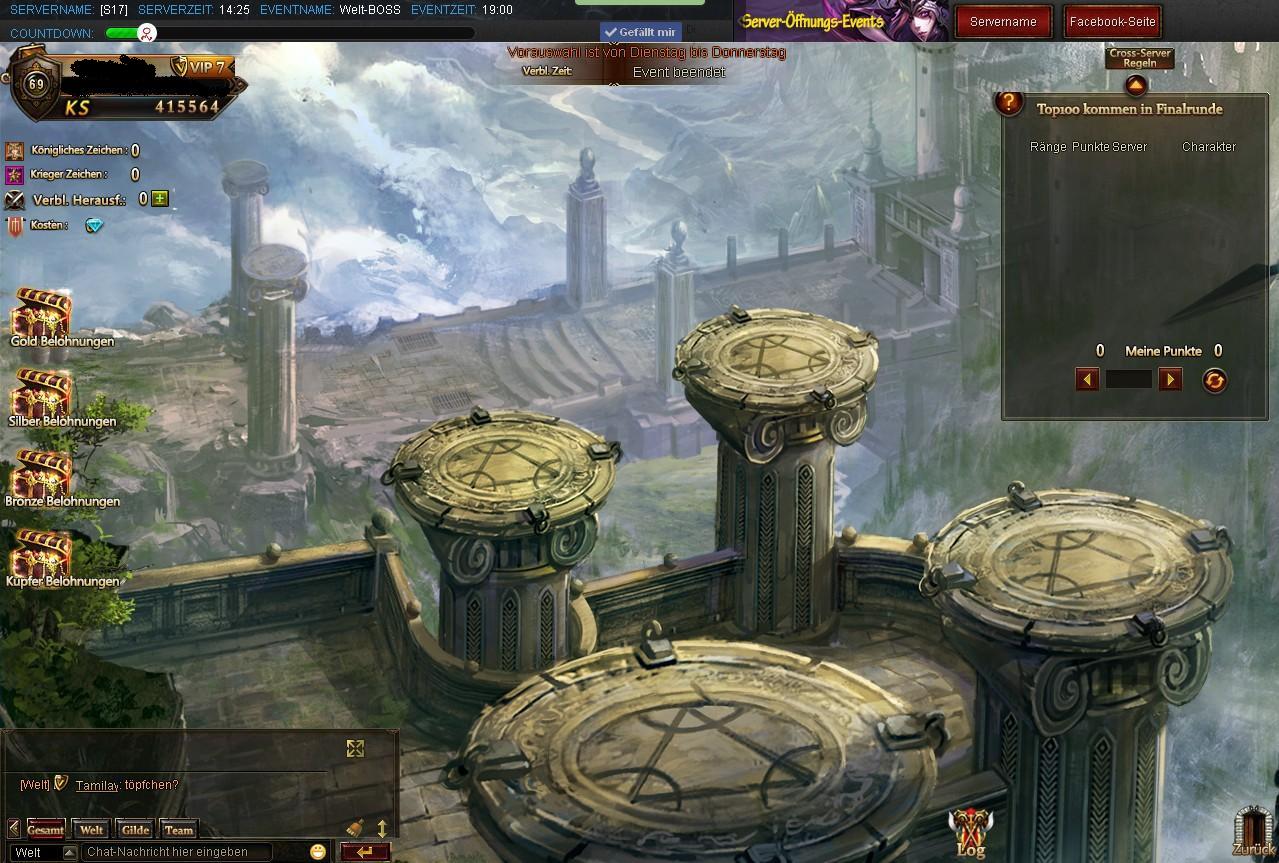Click the Servername button
The image size is (1279, 863).
click(1003, 21)
